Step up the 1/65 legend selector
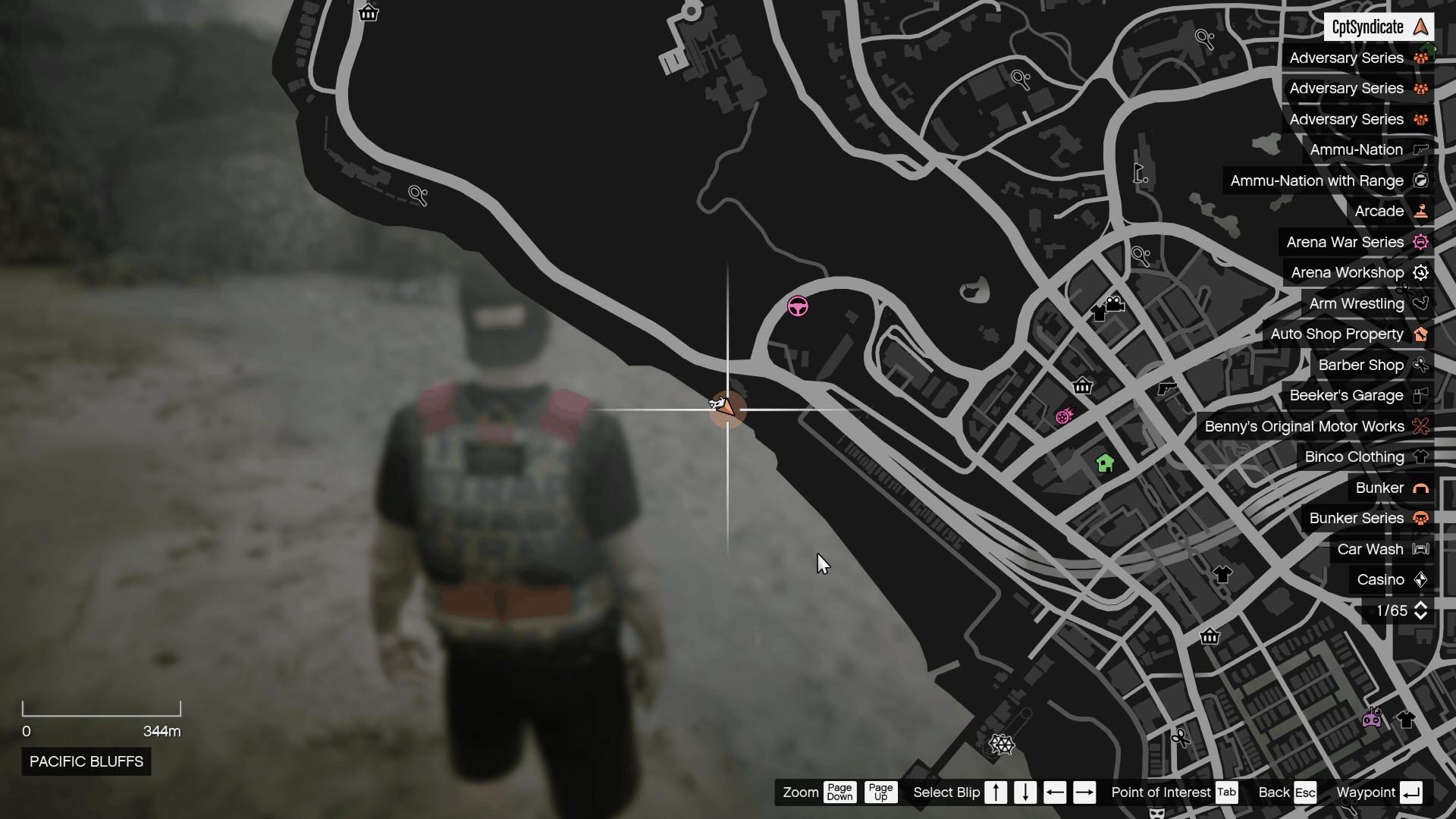1456x819 pixels. 1422,605
